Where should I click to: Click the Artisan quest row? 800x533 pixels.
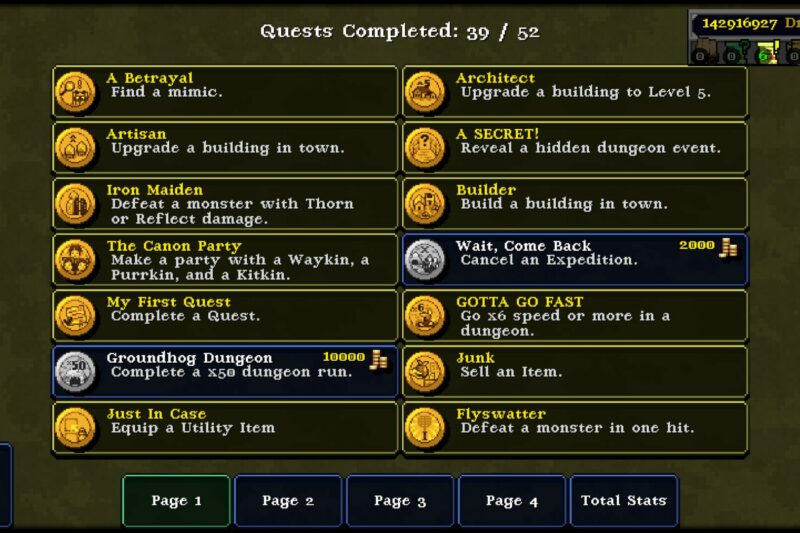tap(225, 148)
